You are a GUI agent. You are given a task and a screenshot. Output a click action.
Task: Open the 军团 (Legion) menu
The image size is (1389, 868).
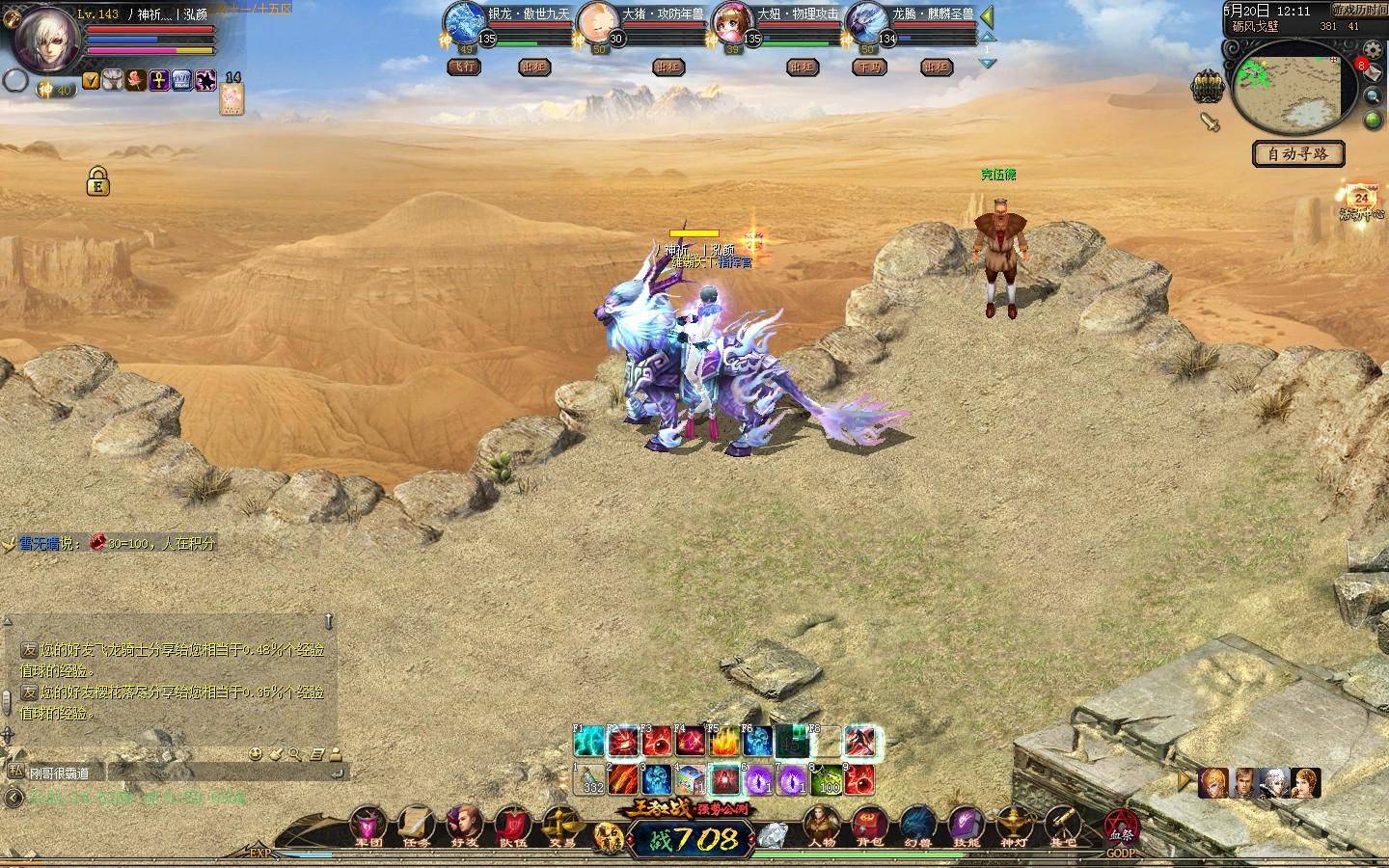[x=368, y=826]
